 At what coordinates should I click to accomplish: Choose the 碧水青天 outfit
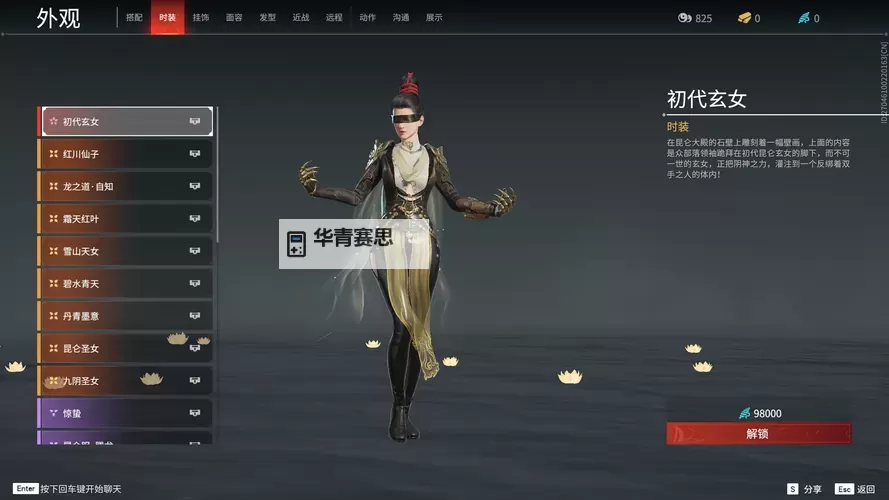point(125,284)
